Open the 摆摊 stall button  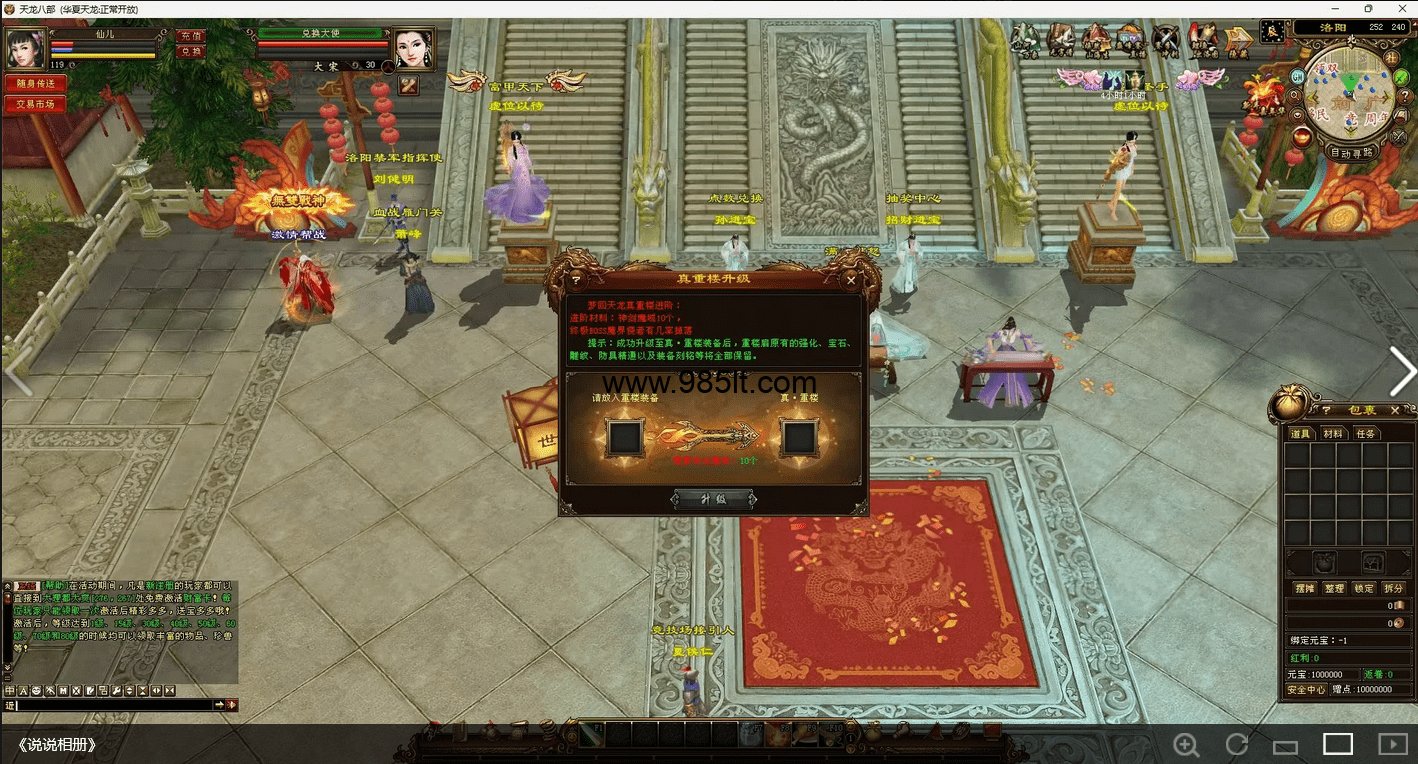(x=1305, y=588)
